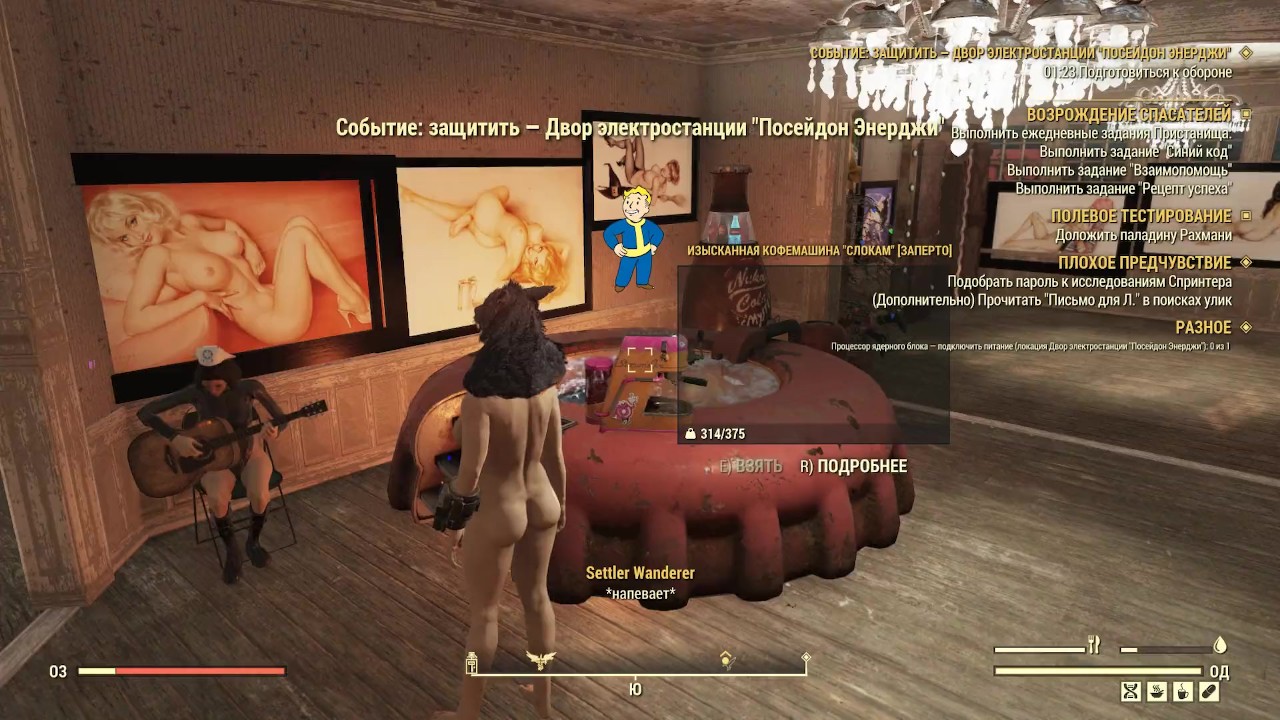Open the Доложить паладину Рахмани objective

click(1147, 236)
